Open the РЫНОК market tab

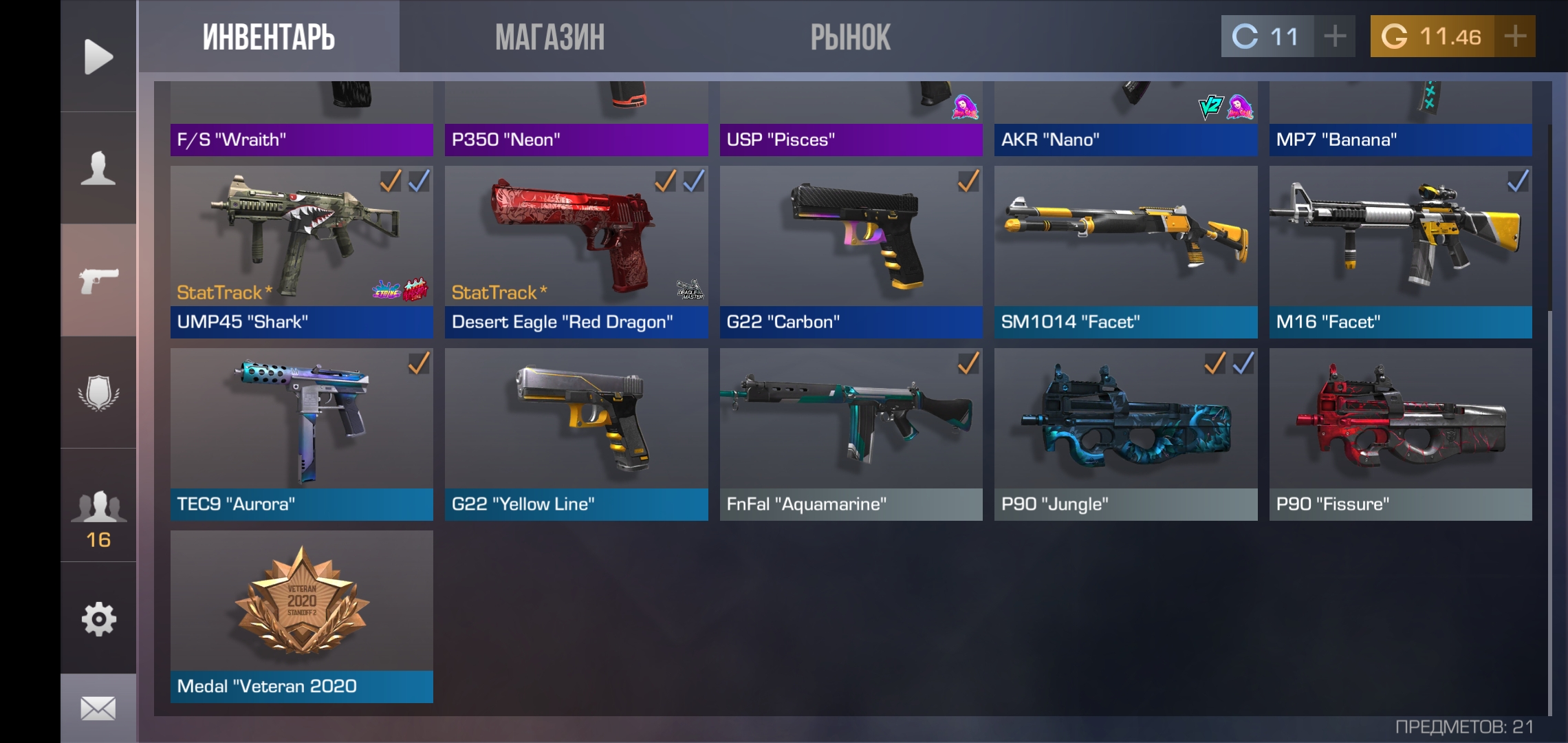(x=850, y=37)
